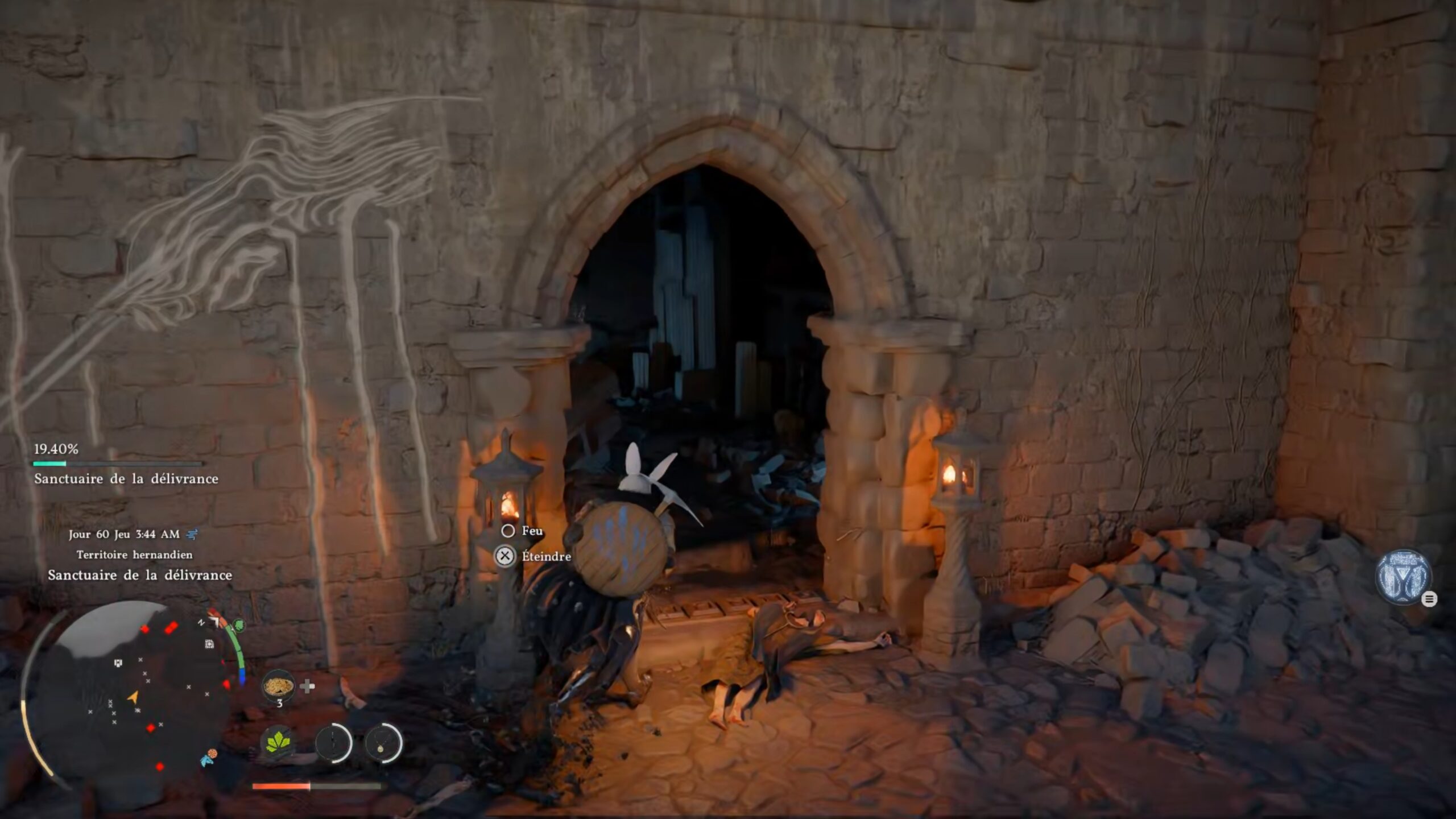Viewport: 1456px width, 819px height.
Task: Click the blue horse marker on the minimap
Action: 206,760
